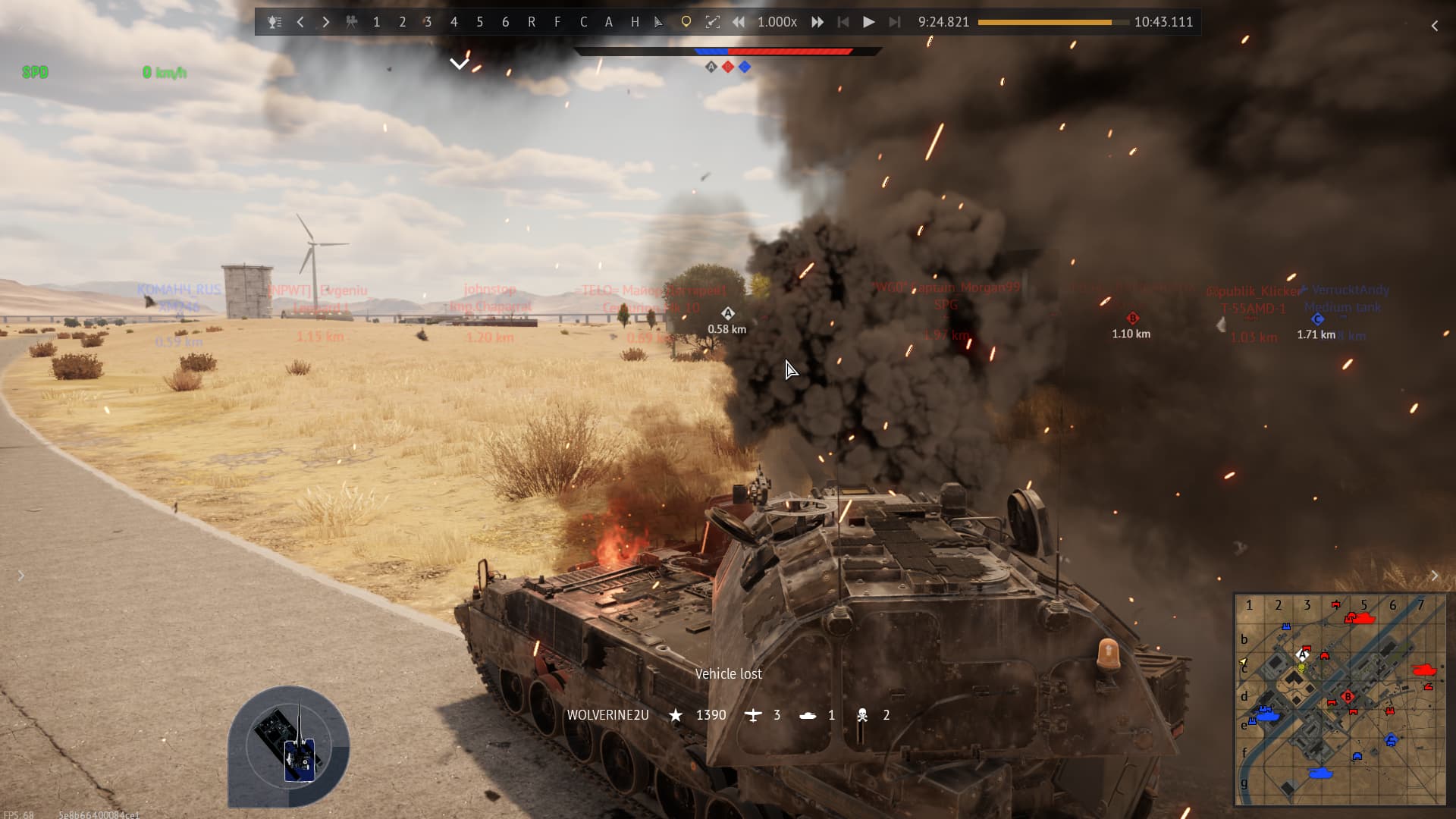Switch to the previous player

click(x=300, y=22)
